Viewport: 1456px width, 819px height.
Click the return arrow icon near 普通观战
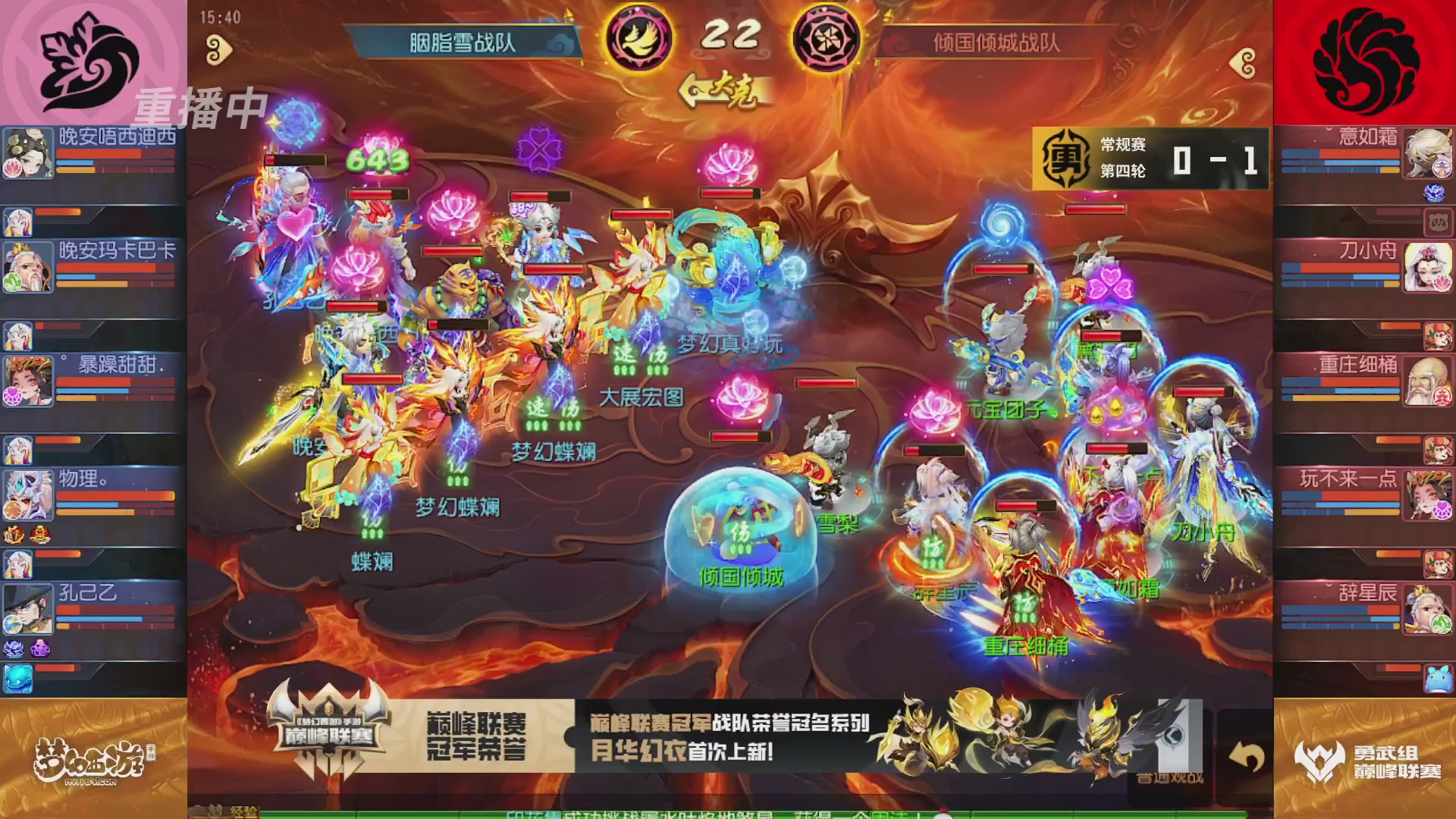tap(1247, 755)
